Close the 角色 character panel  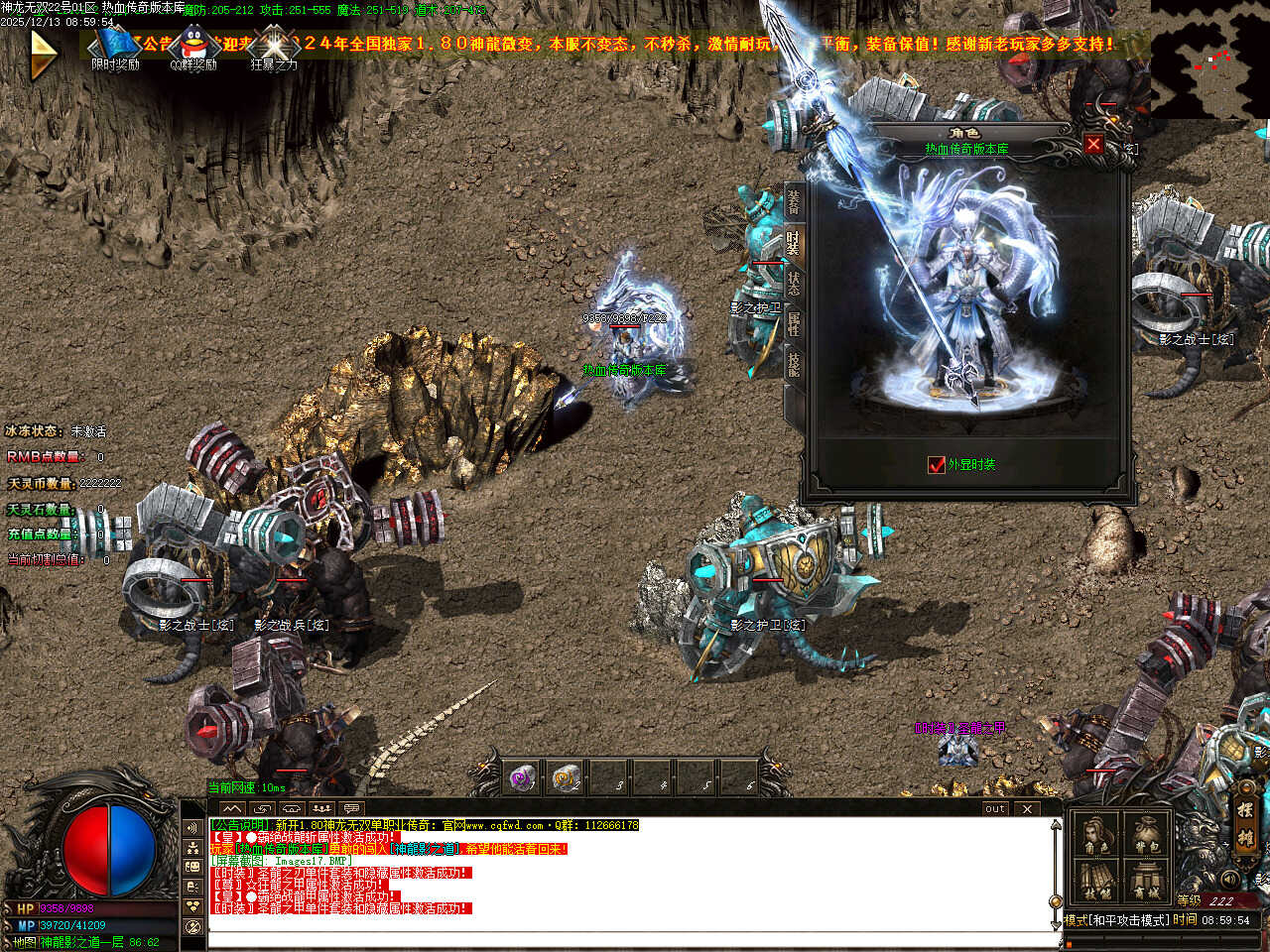[x=1093, y=145]
